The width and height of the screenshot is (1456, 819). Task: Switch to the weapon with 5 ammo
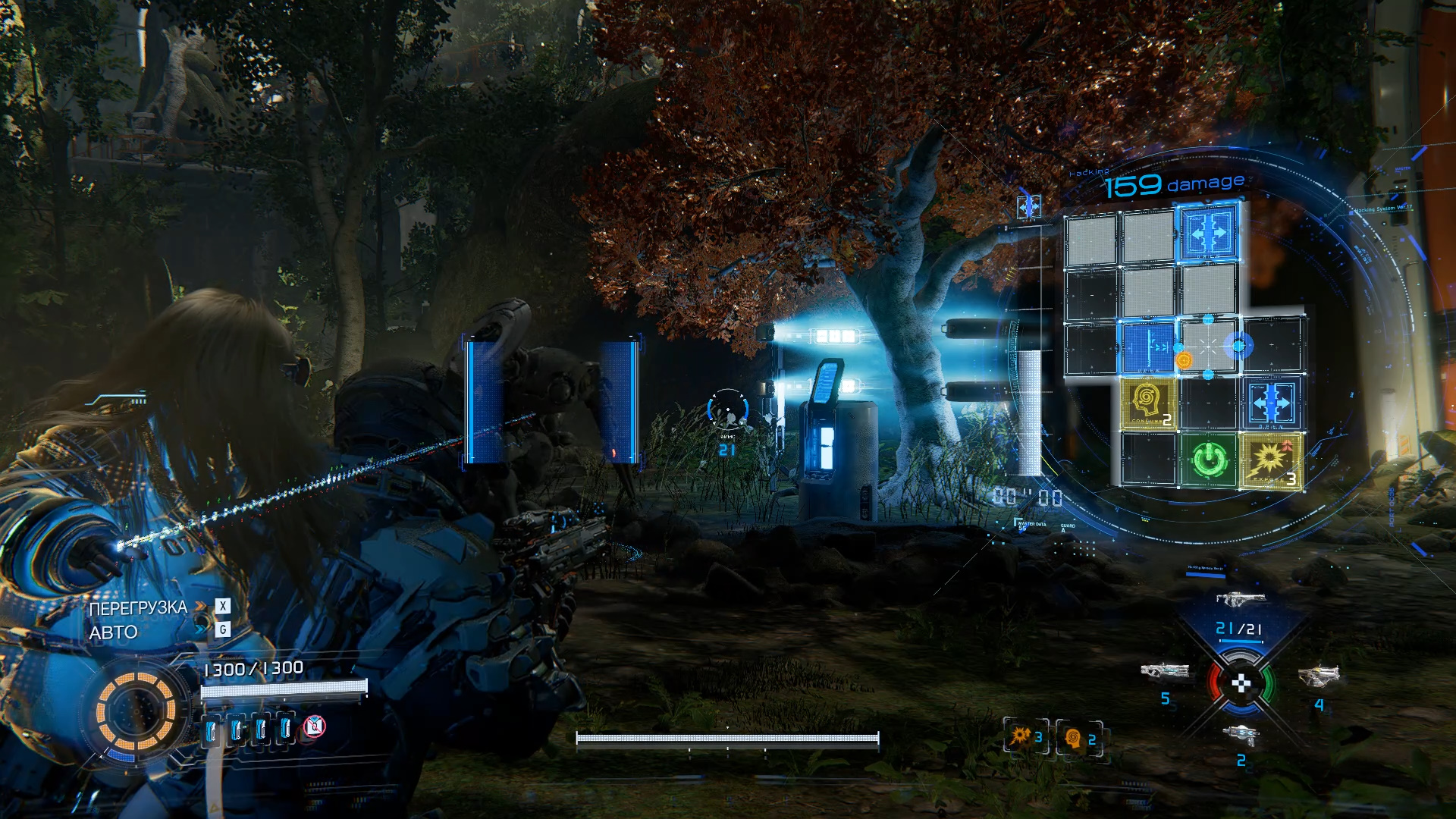tap(1165, 672)
